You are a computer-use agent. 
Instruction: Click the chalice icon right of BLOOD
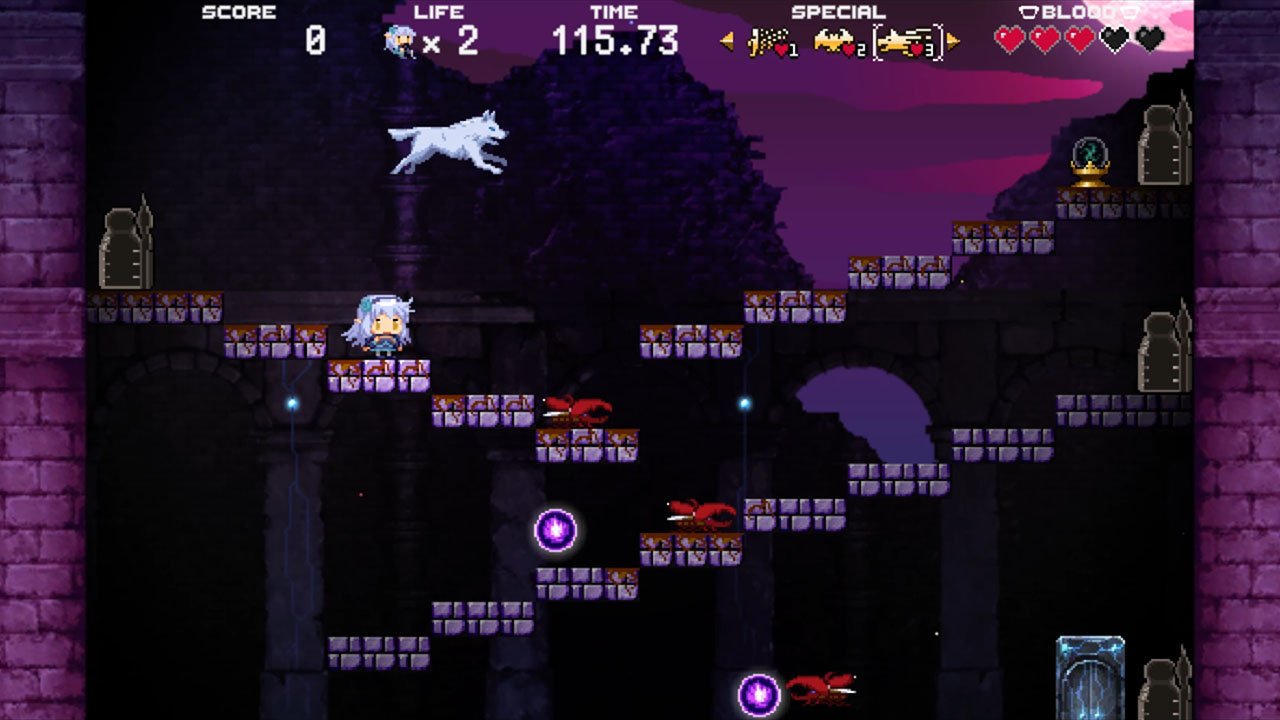(x=1128, y=13)
